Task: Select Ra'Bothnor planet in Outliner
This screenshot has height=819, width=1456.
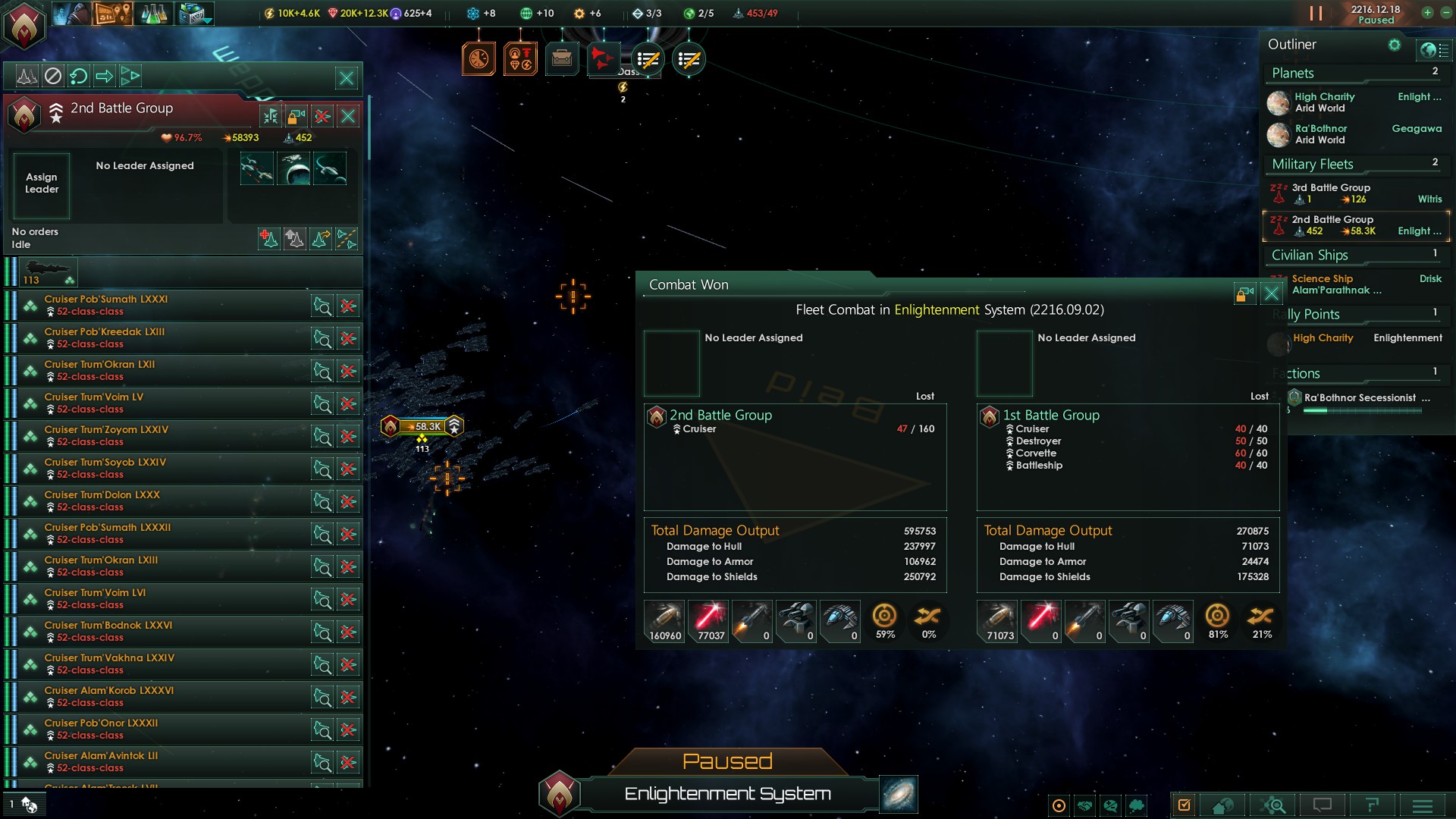Action: pos(1321,134)
